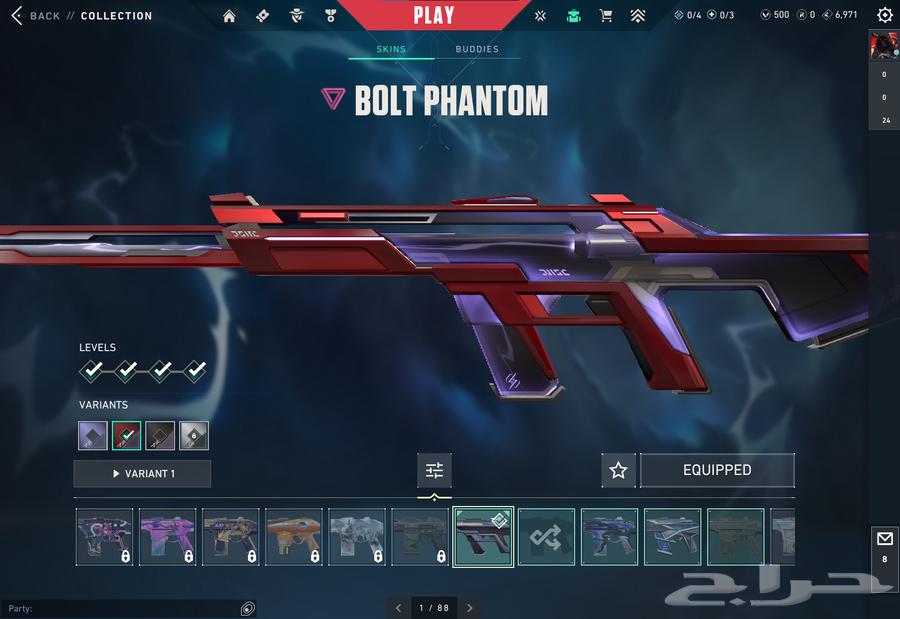The width and height of the screenshot is (900, 619).
Task: Select the locked silver variant swatch
Action: (x=194, y=435)
